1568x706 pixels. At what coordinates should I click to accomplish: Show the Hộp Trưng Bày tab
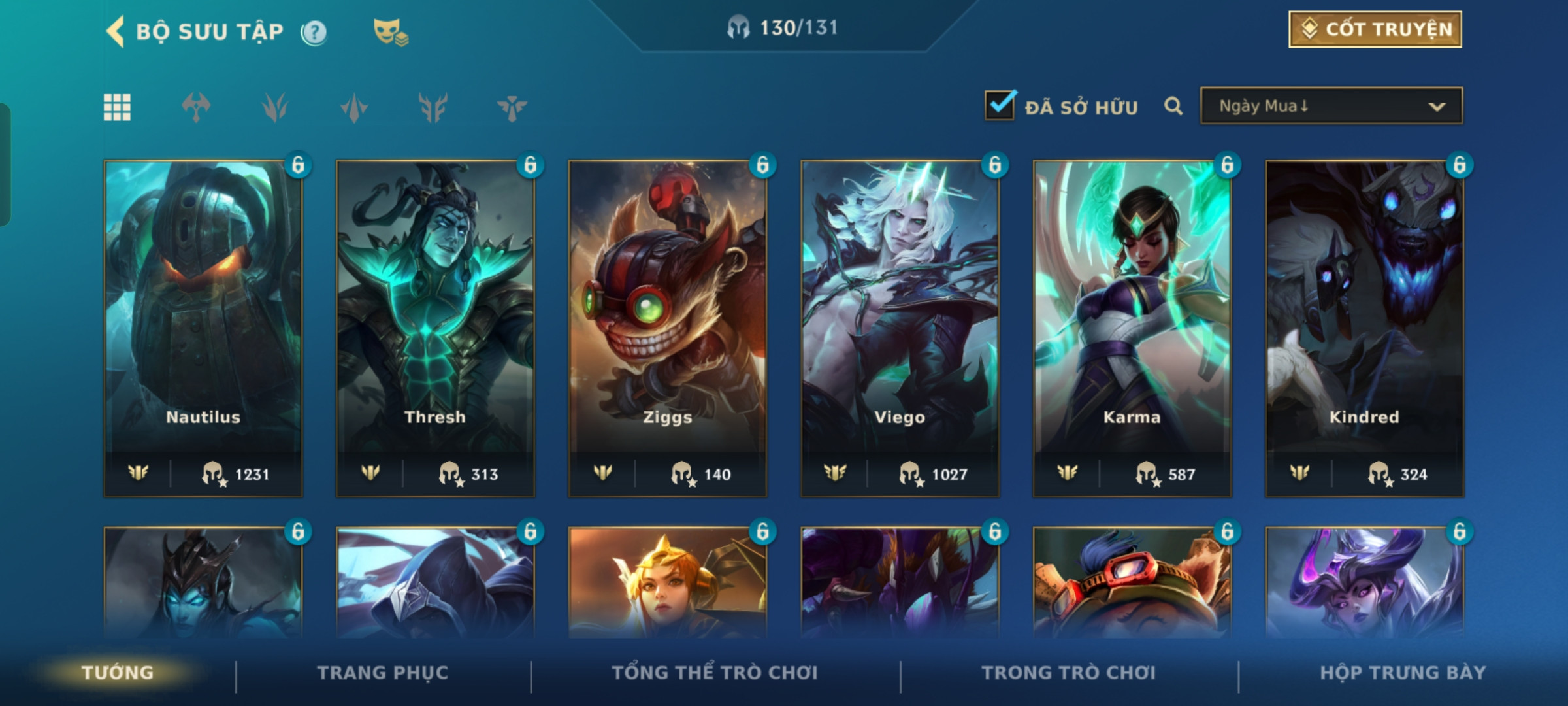click(x=1403, y=673)
